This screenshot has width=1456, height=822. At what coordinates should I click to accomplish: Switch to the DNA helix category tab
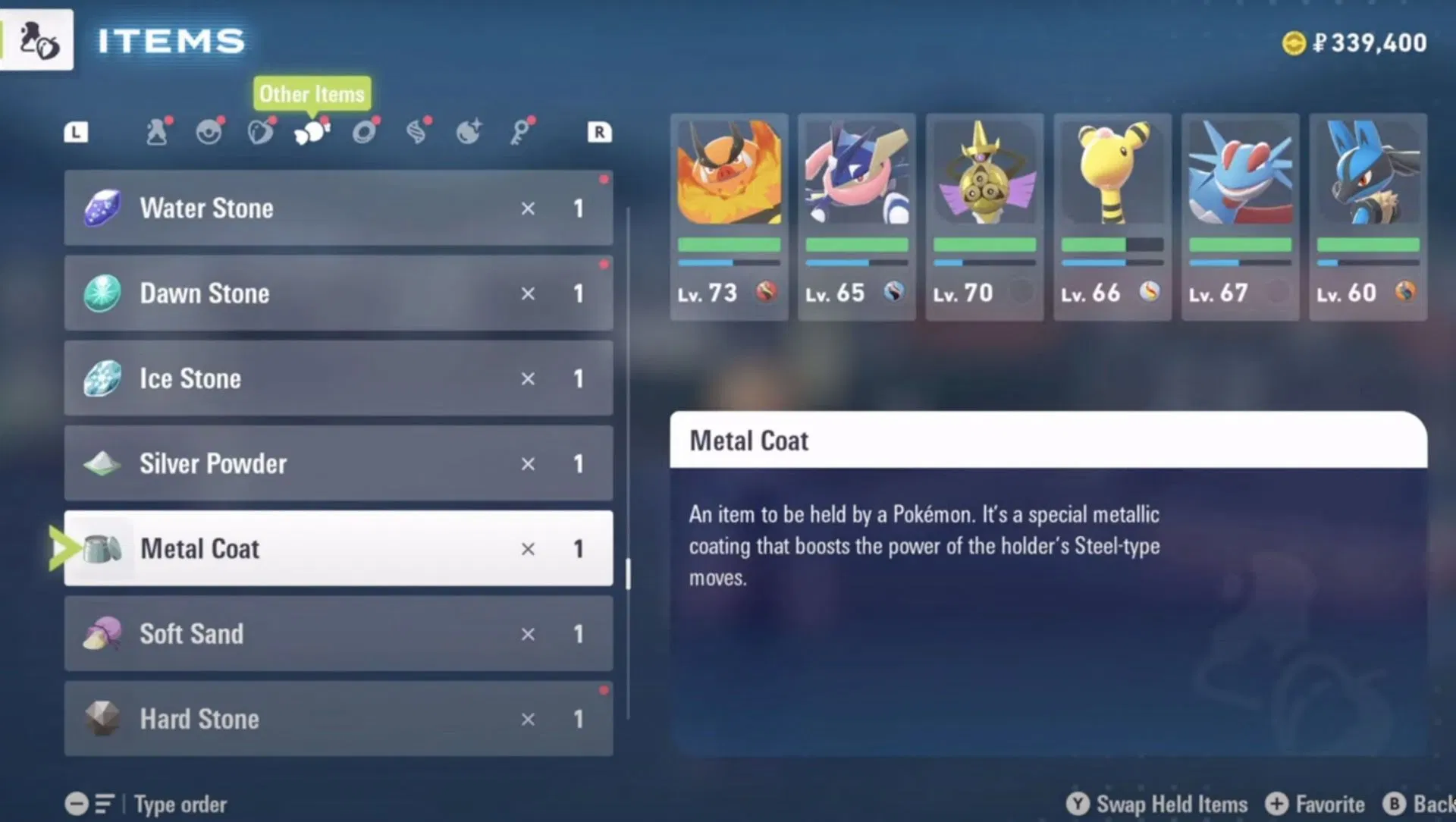[x=416, y=132]
